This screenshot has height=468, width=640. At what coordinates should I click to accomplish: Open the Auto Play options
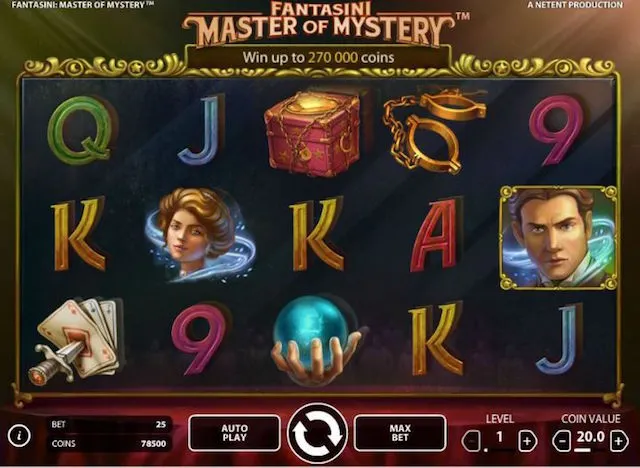click(x=233, y=433)
